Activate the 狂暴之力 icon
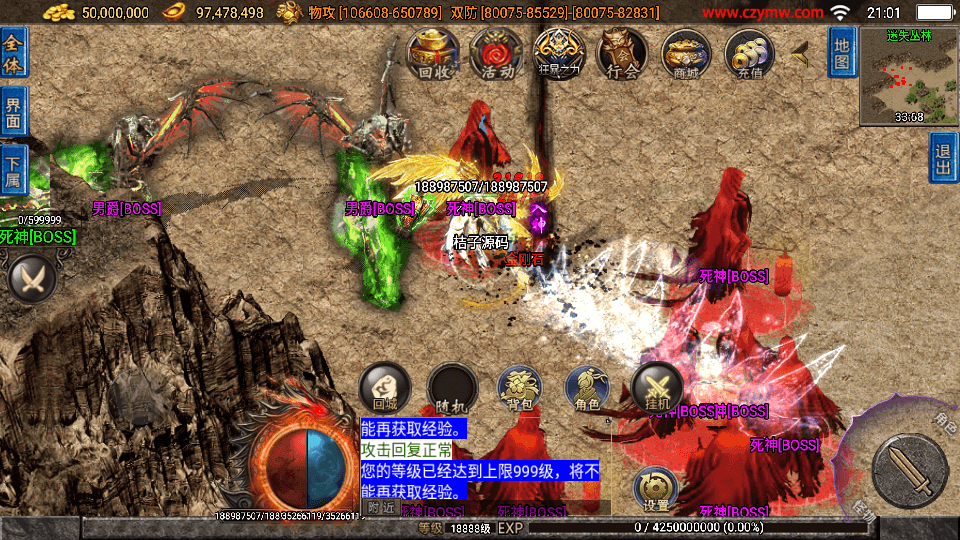 (x=559, y=53)
